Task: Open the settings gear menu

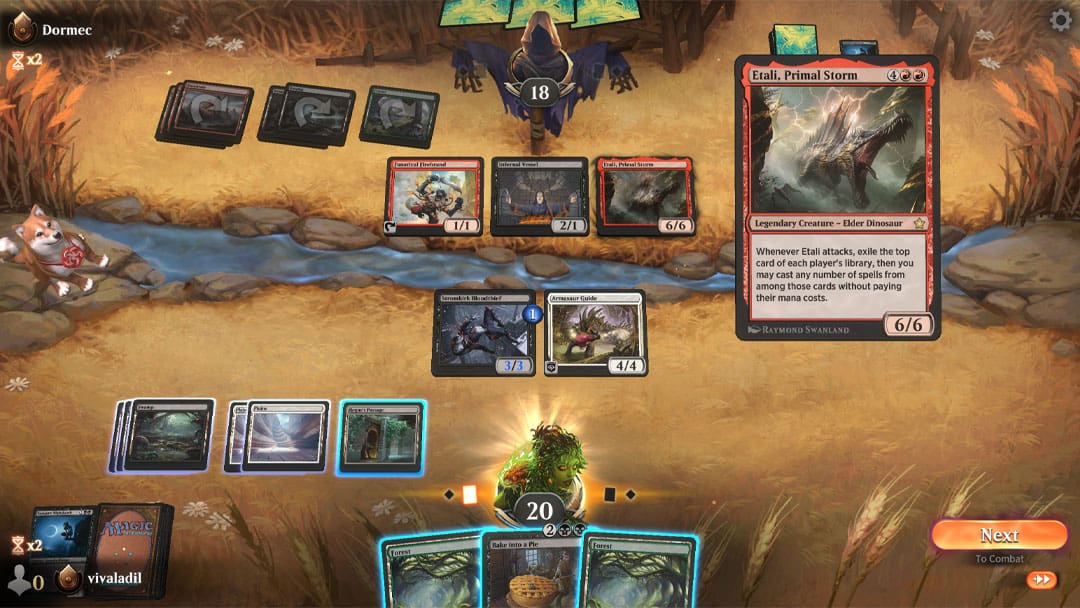Action: [x=1060, y=20]
